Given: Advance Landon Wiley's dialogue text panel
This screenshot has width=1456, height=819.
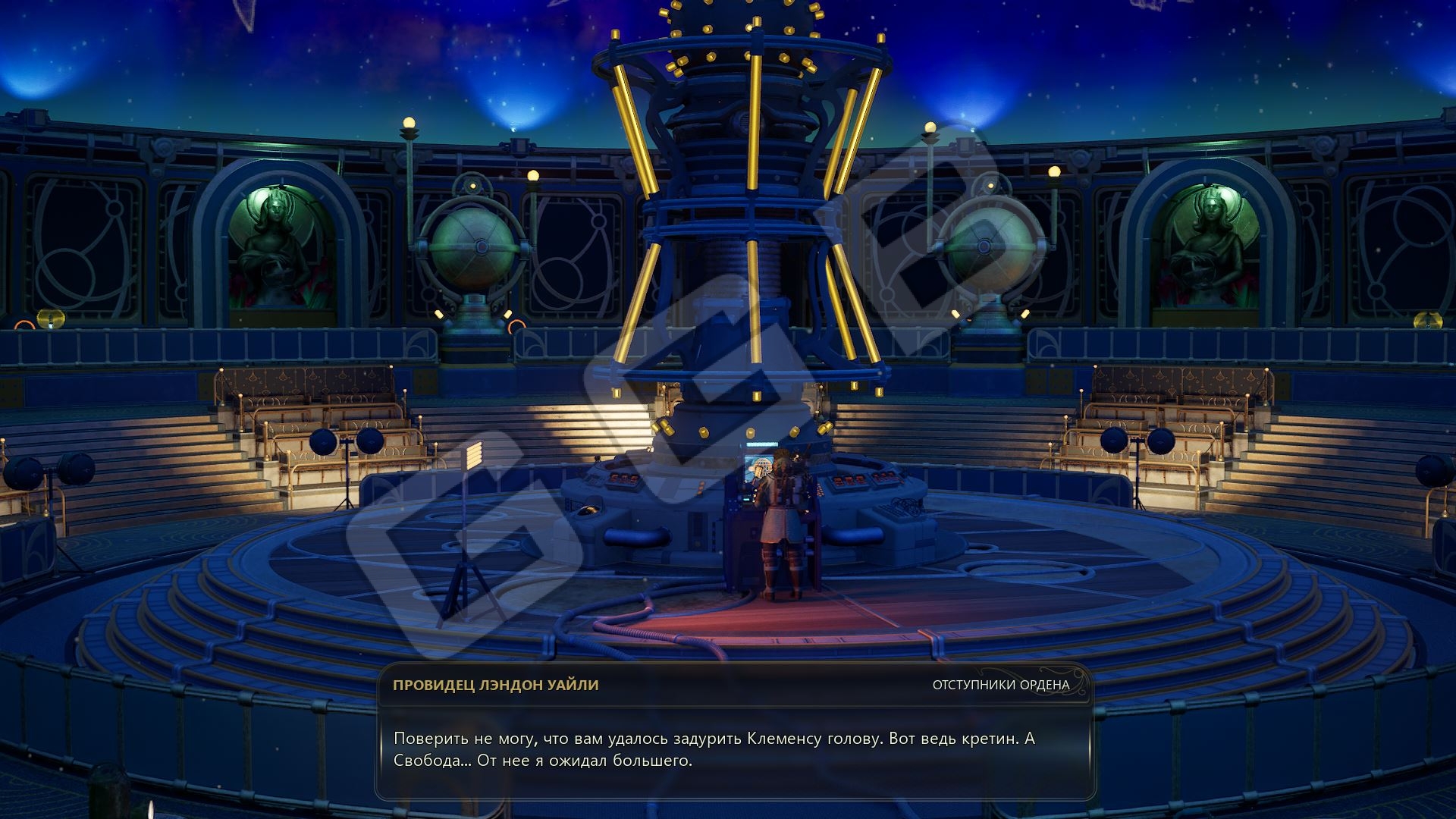Looking at the screenshot, I should pyautogui.click(x=734, y=749).
